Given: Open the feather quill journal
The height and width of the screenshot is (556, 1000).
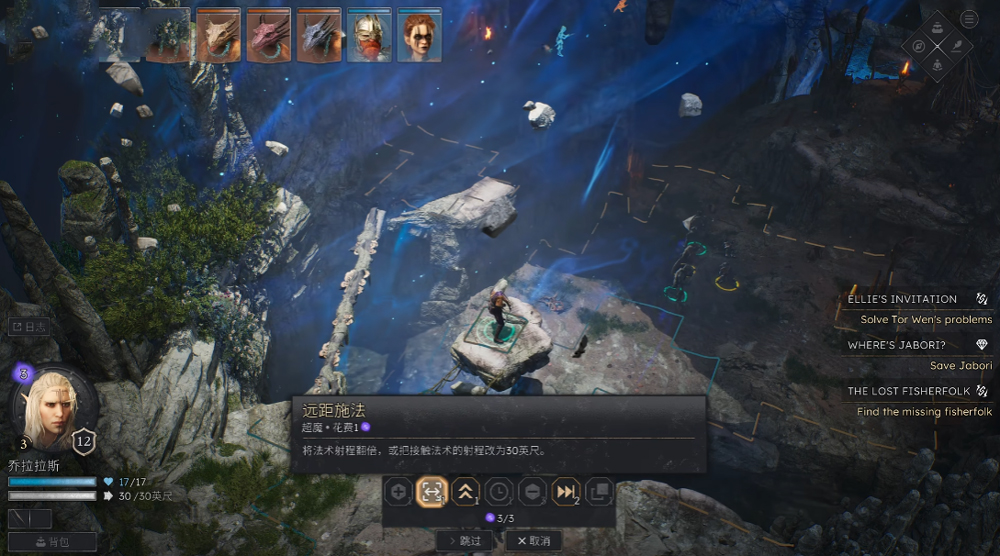Looking at the screenshot, I should [956, 46].
